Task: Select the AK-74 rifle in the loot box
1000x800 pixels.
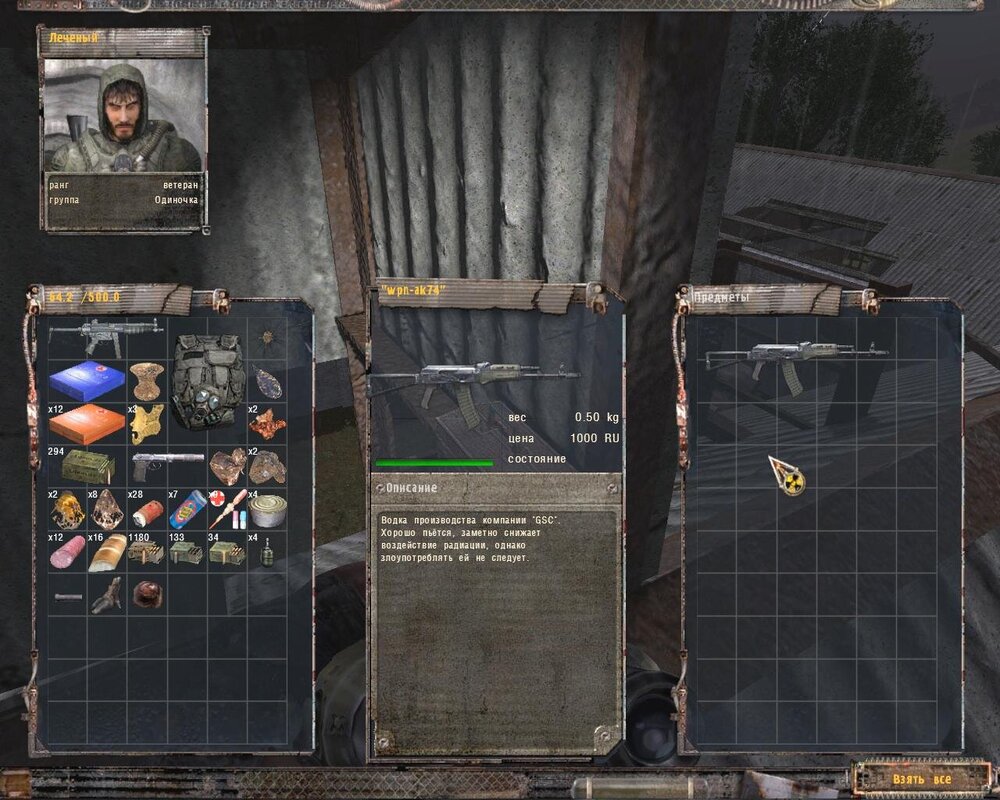Action: pos(795,359)
